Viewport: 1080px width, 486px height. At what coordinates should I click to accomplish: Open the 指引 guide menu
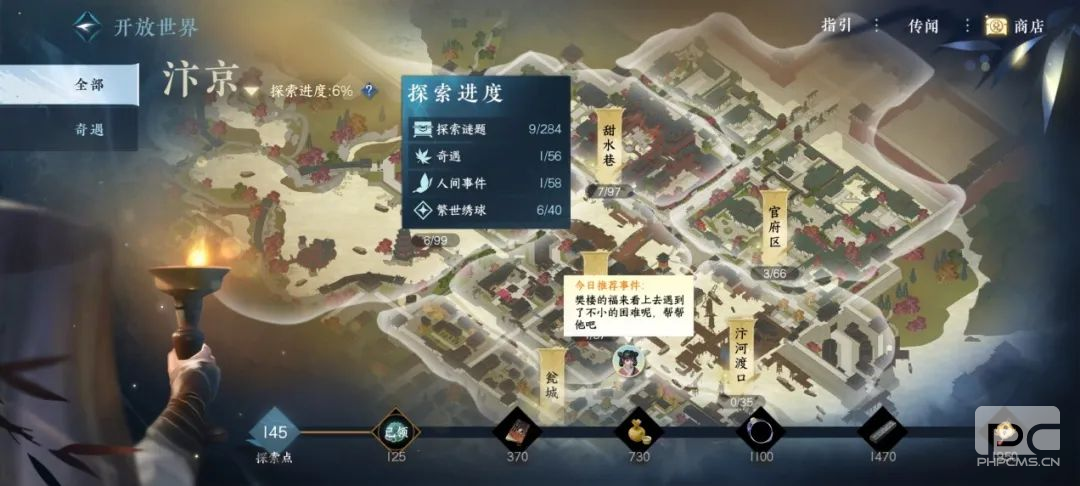coord(837,26)
